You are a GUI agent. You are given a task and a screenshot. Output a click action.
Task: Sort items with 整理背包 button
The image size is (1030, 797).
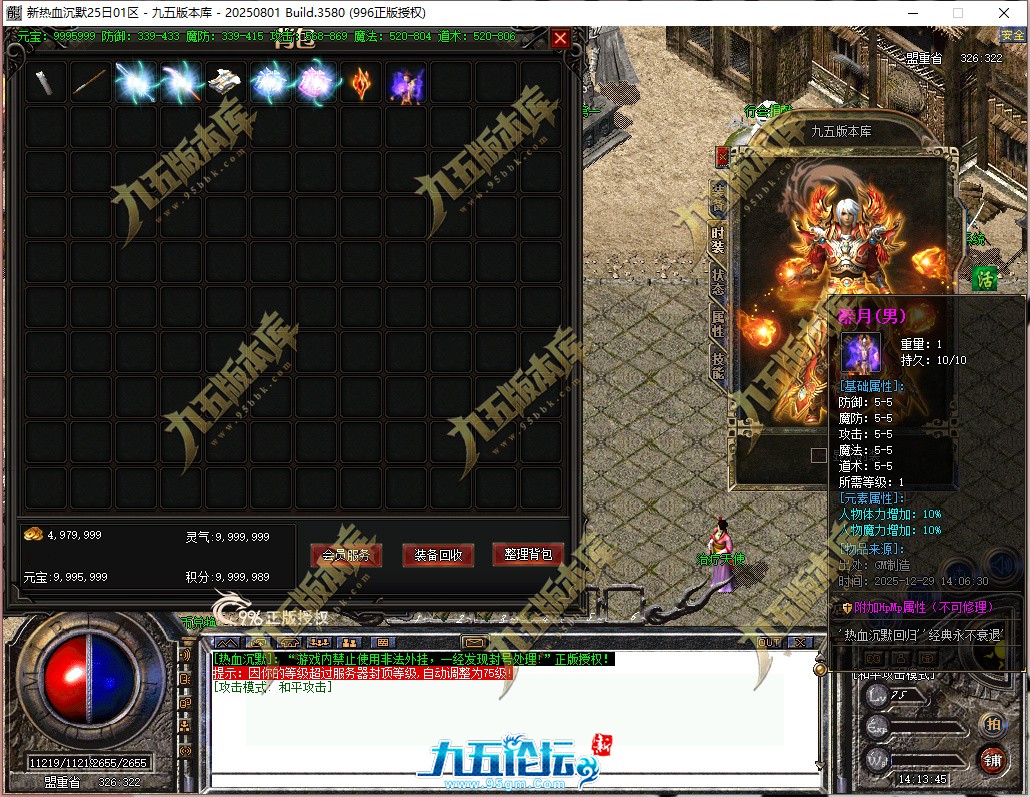click(x=528, y=554)
